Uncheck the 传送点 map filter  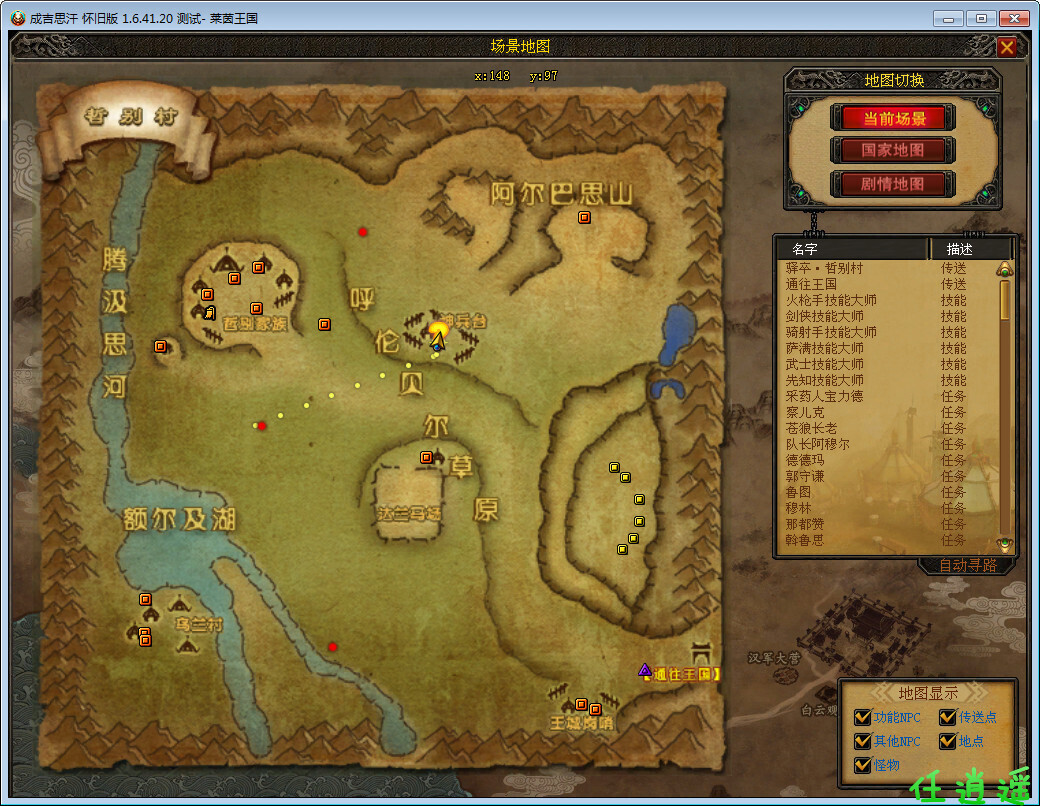coord(947,717)
